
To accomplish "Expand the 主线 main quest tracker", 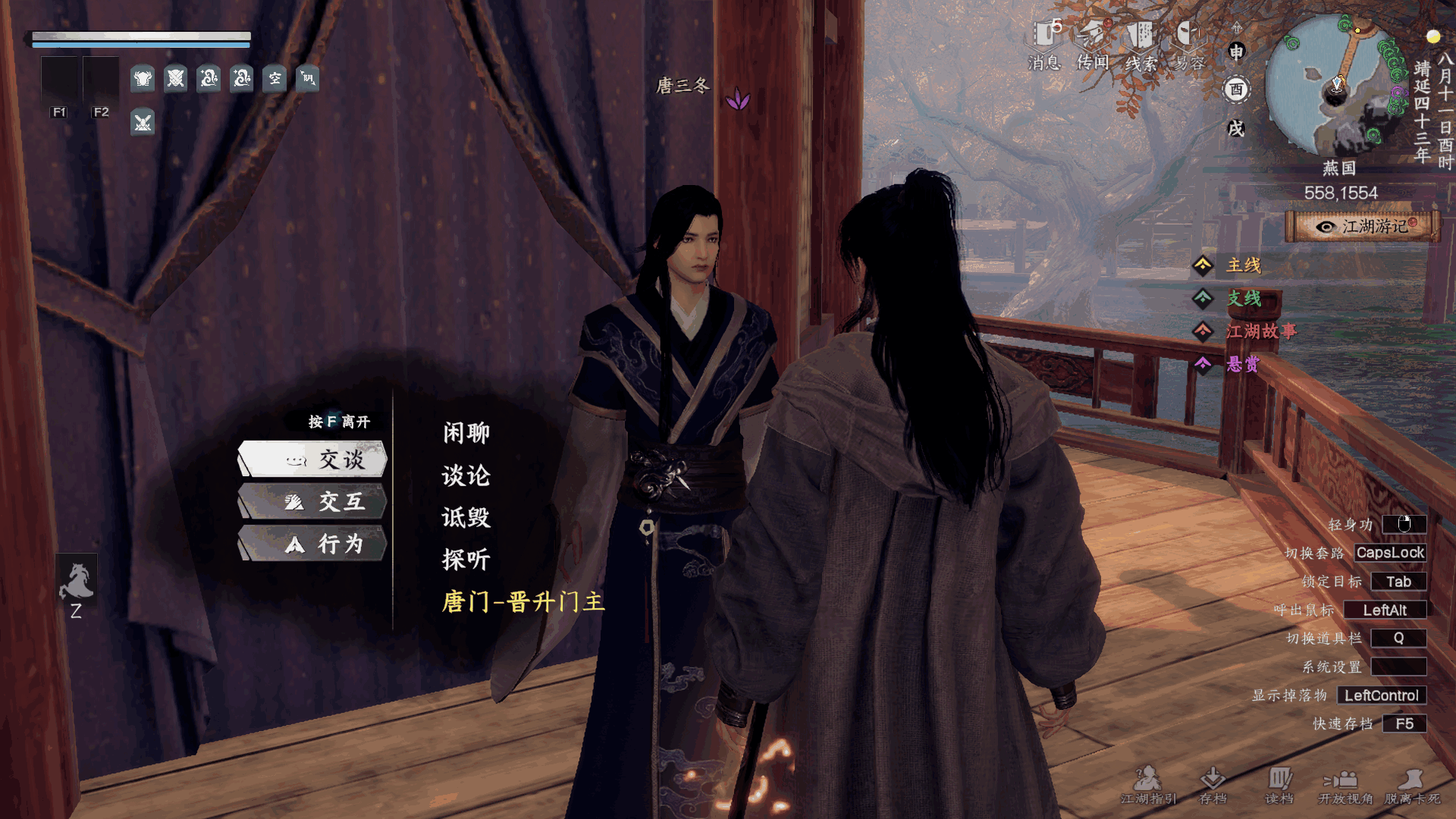I will click(1244, 265).
